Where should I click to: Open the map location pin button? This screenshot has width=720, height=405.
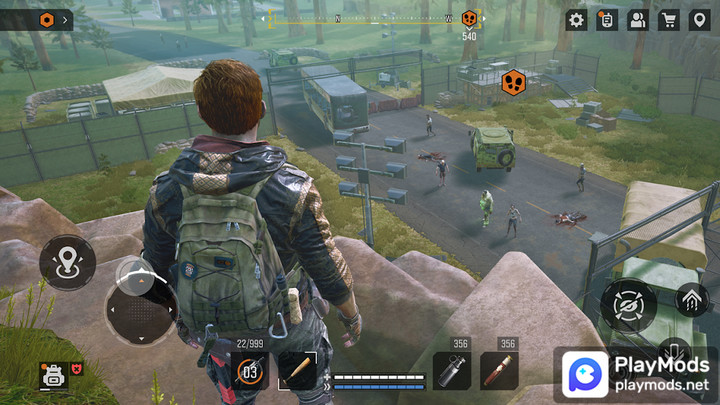[x=699, y=19]
